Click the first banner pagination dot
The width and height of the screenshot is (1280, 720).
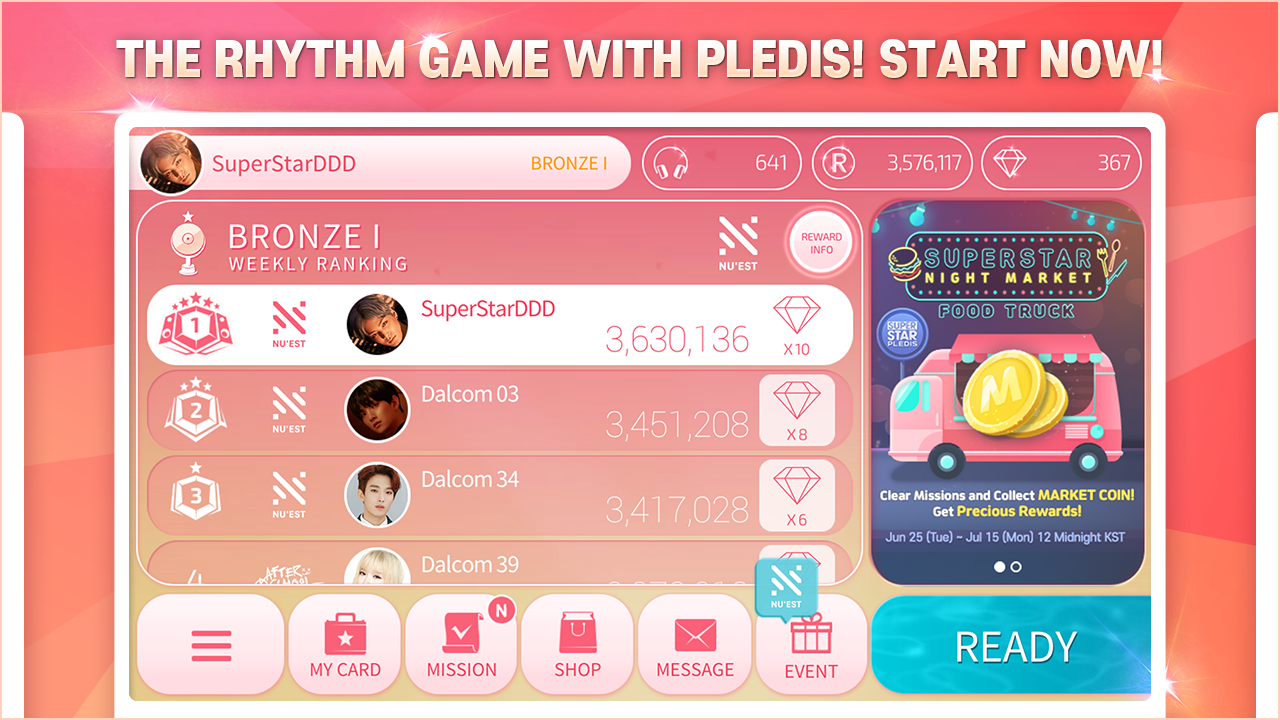[x=1000, y=566]
